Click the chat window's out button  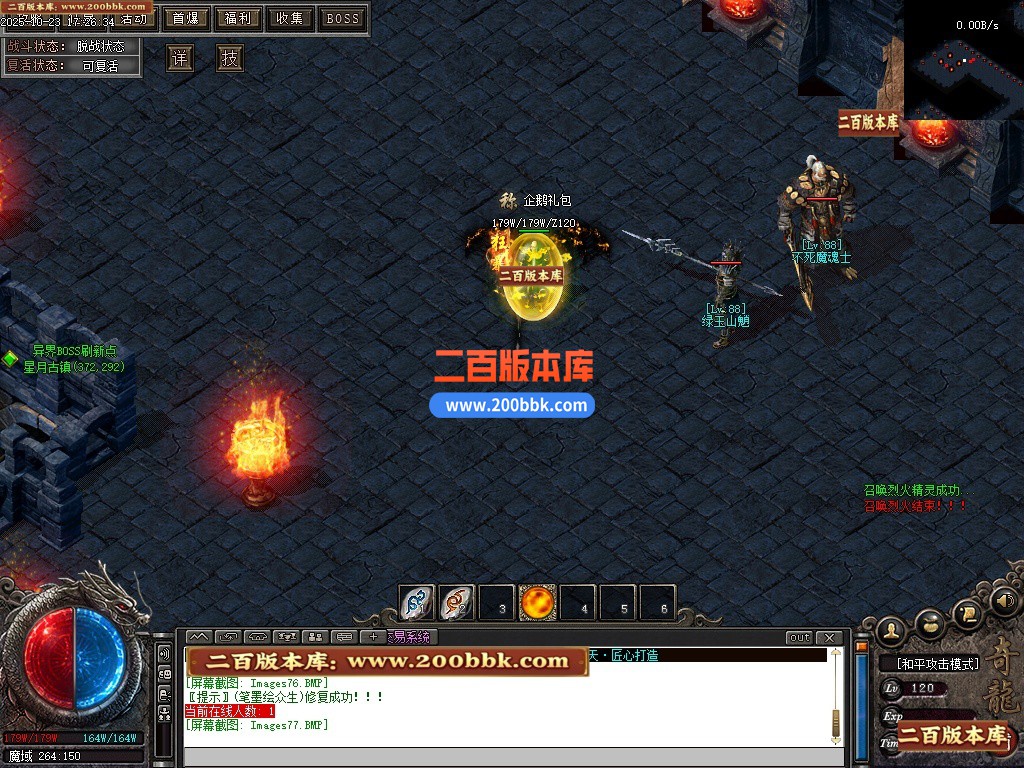click(x=799, y=637)
